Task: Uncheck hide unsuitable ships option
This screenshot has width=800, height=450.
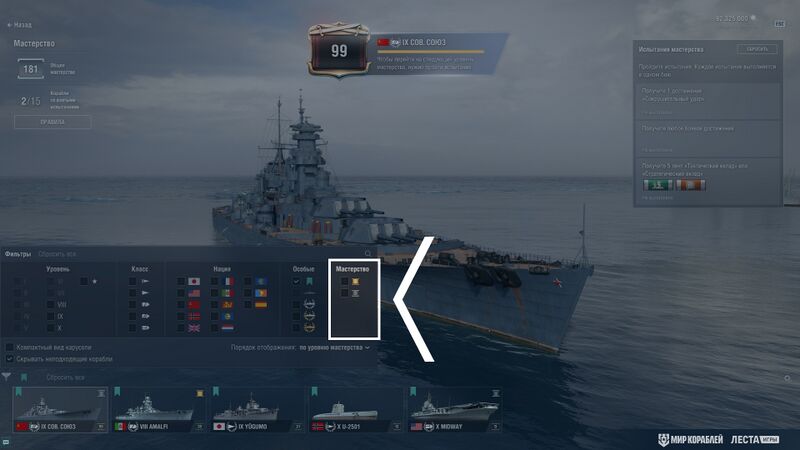Action: tap(9, 358)
